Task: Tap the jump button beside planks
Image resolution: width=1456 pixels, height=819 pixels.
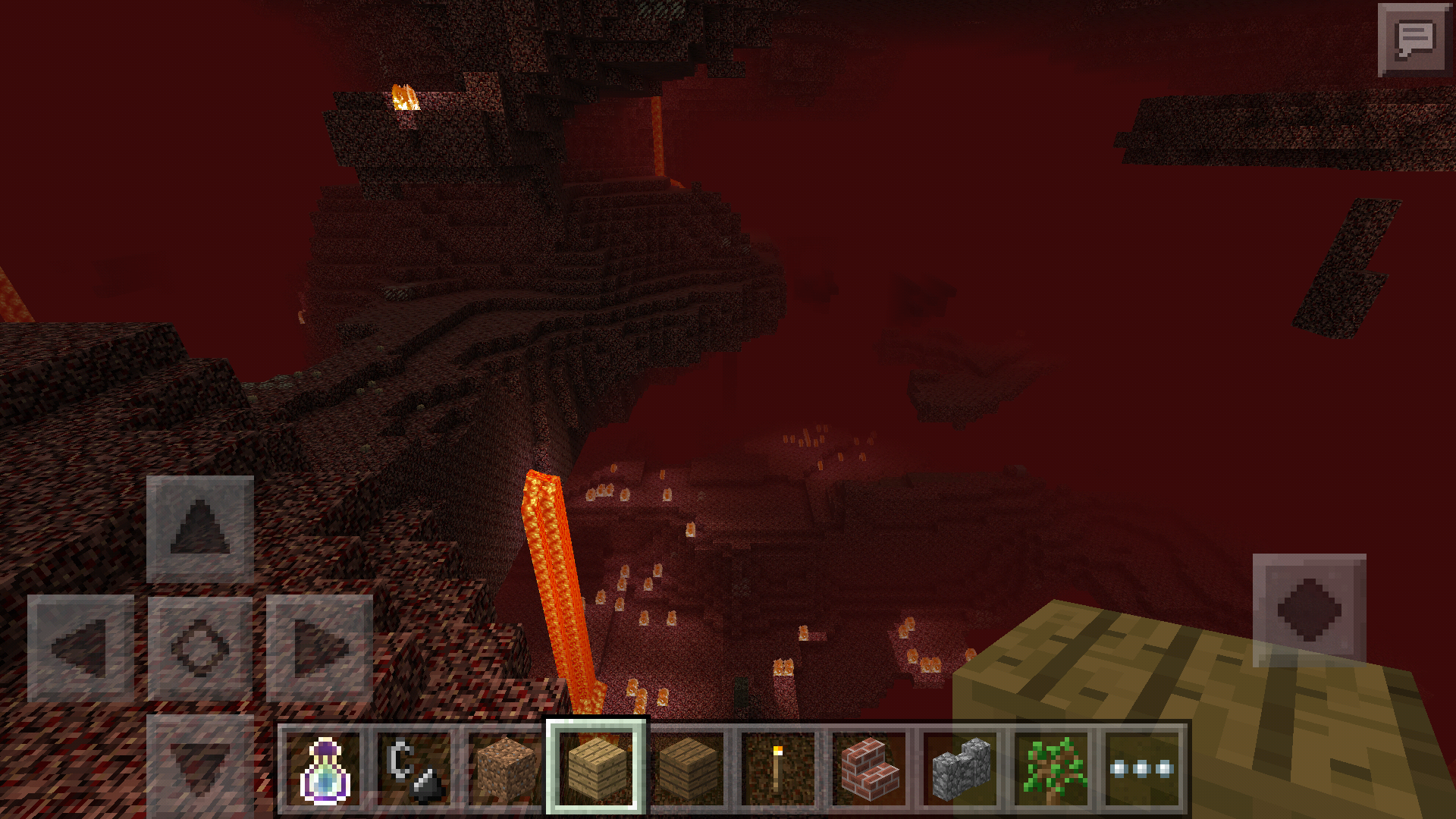Action: tap(1310, 610)
